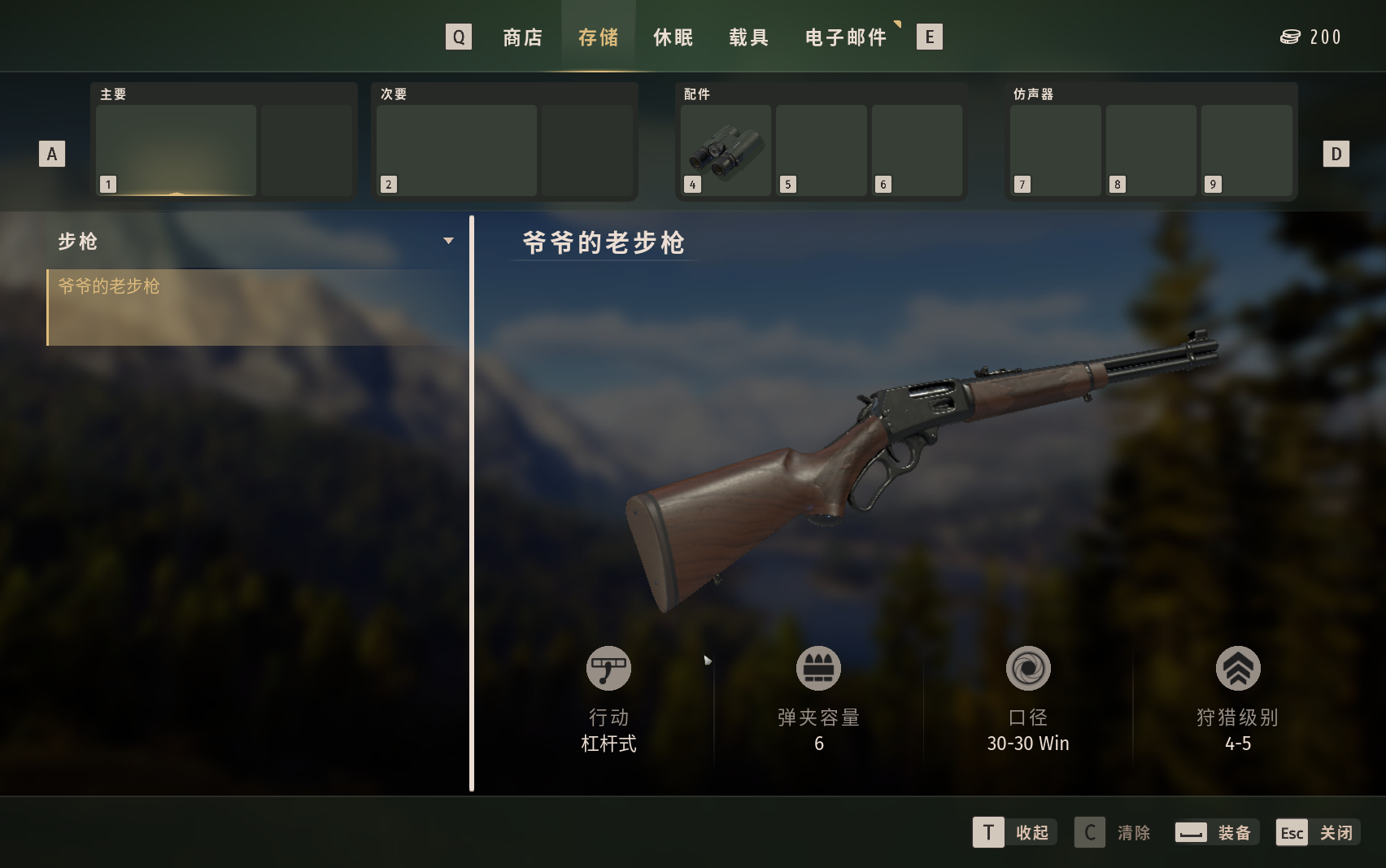Select empty secondary slot 2

pos(455,150)
